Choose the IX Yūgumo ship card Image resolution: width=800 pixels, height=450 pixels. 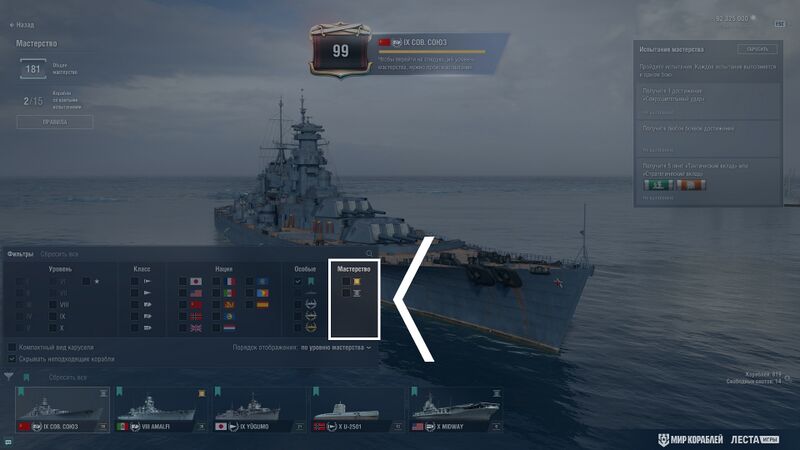pos(258,411)
